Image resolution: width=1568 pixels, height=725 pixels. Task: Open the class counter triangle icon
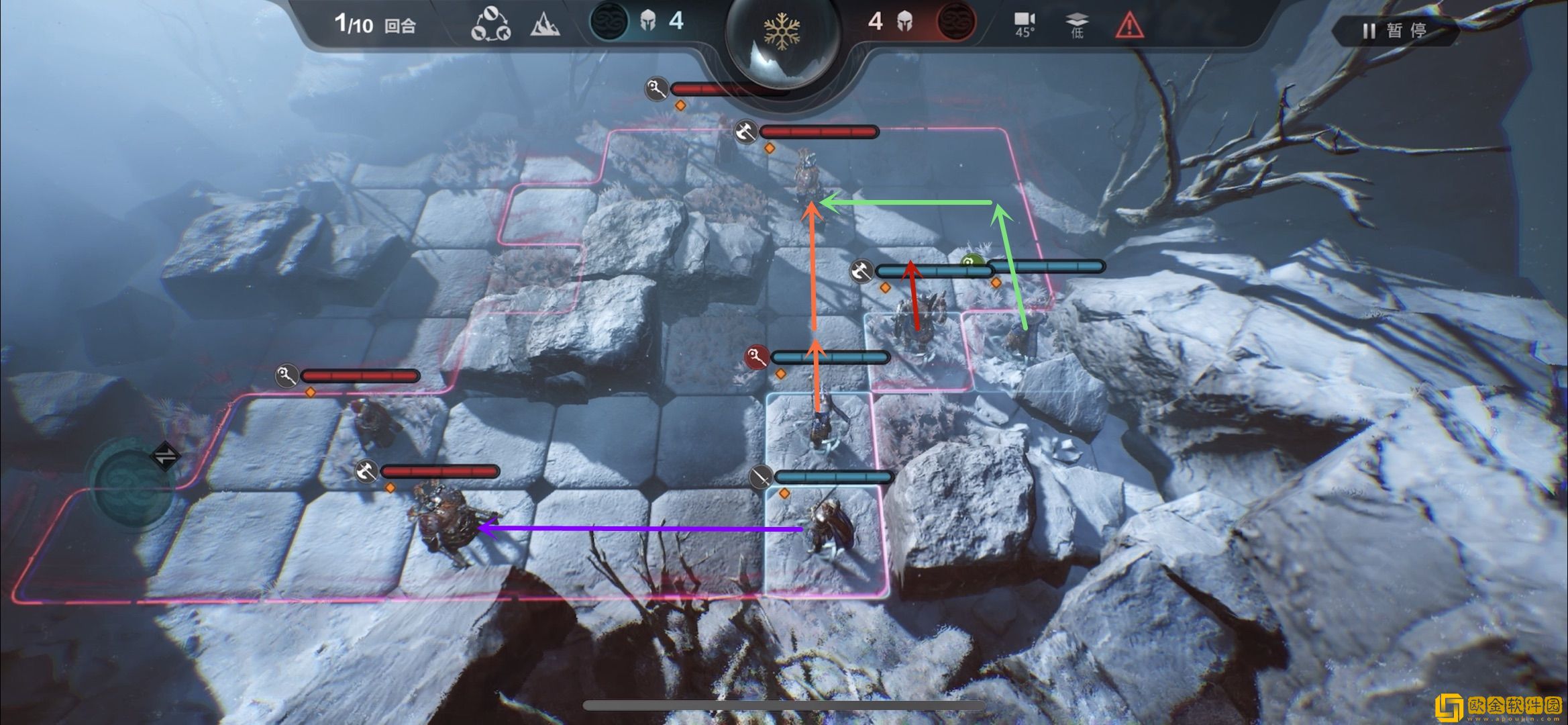click(490, 26)
